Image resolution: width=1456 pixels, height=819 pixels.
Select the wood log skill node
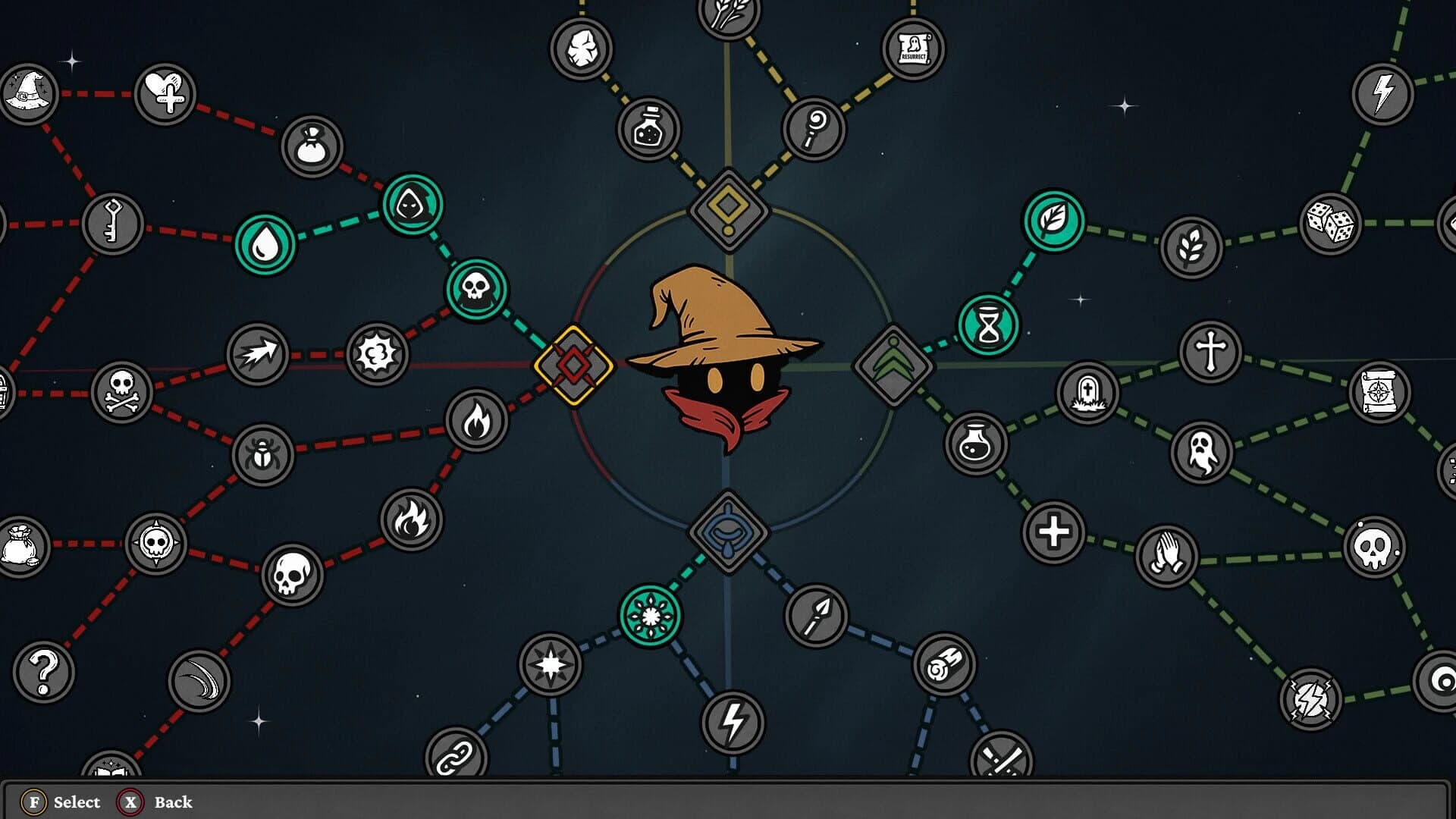coord(944,664)
